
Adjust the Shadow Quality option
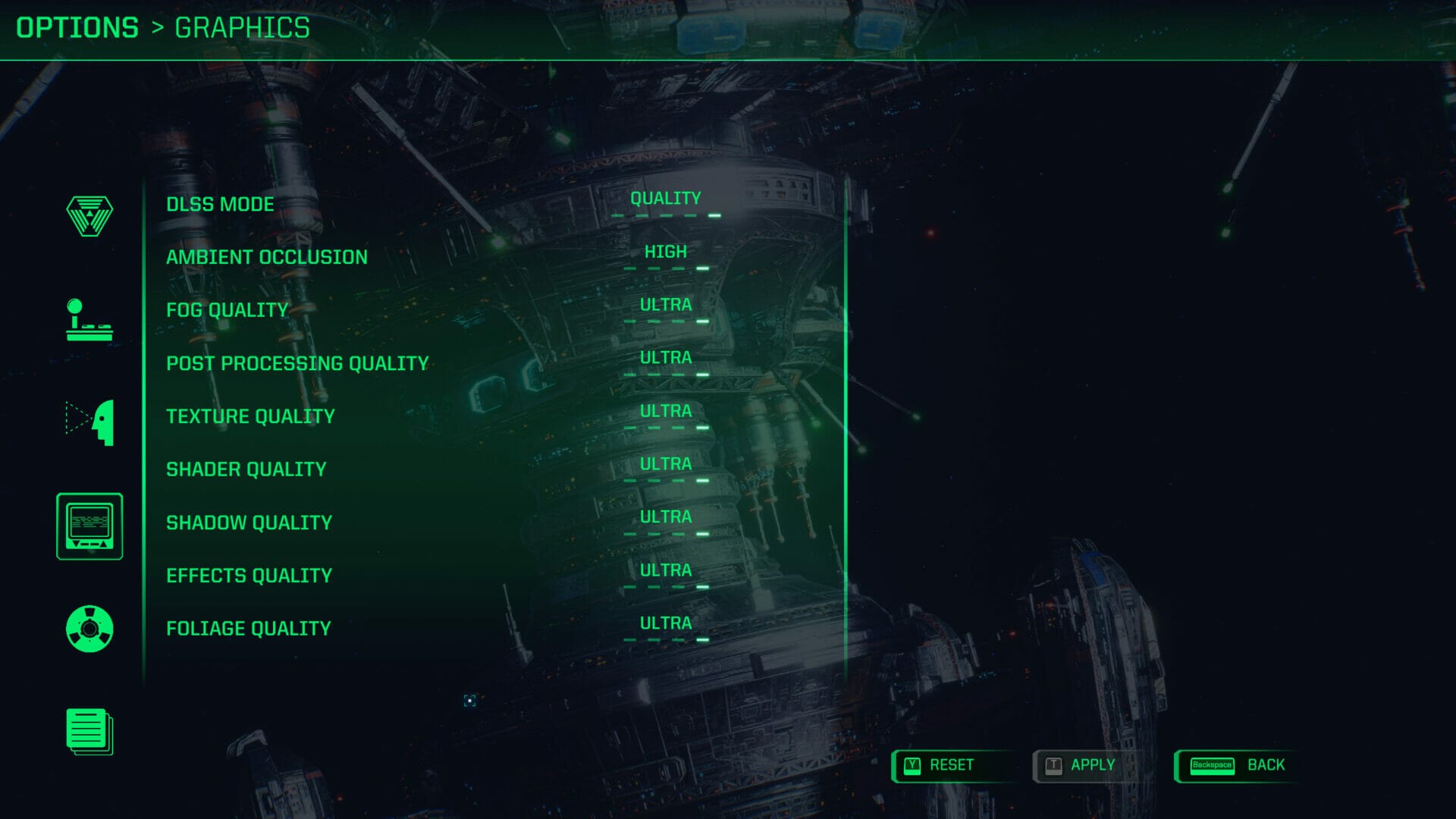[665, 518]
